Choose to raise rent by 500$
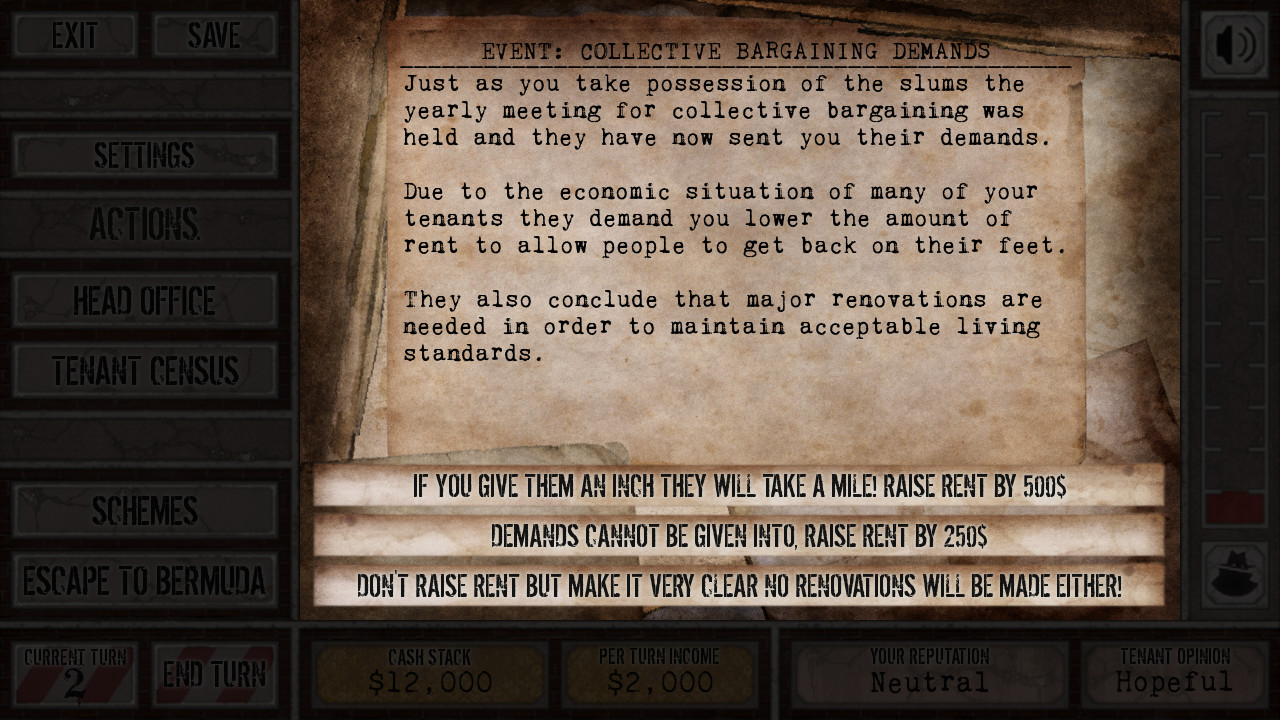Image resolution: width=1280 pixels, height=720 pixels. click(x=737, y=488)
